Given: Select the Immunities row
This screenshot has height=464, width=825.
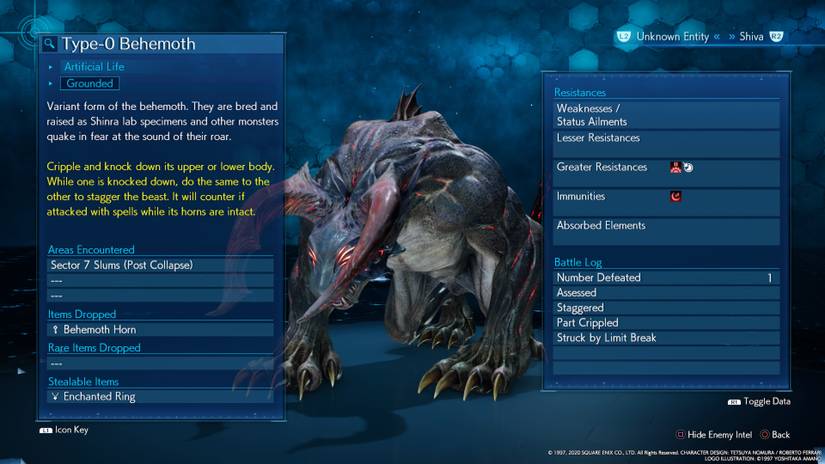Looking at the screenshot, I should (666, 196).
